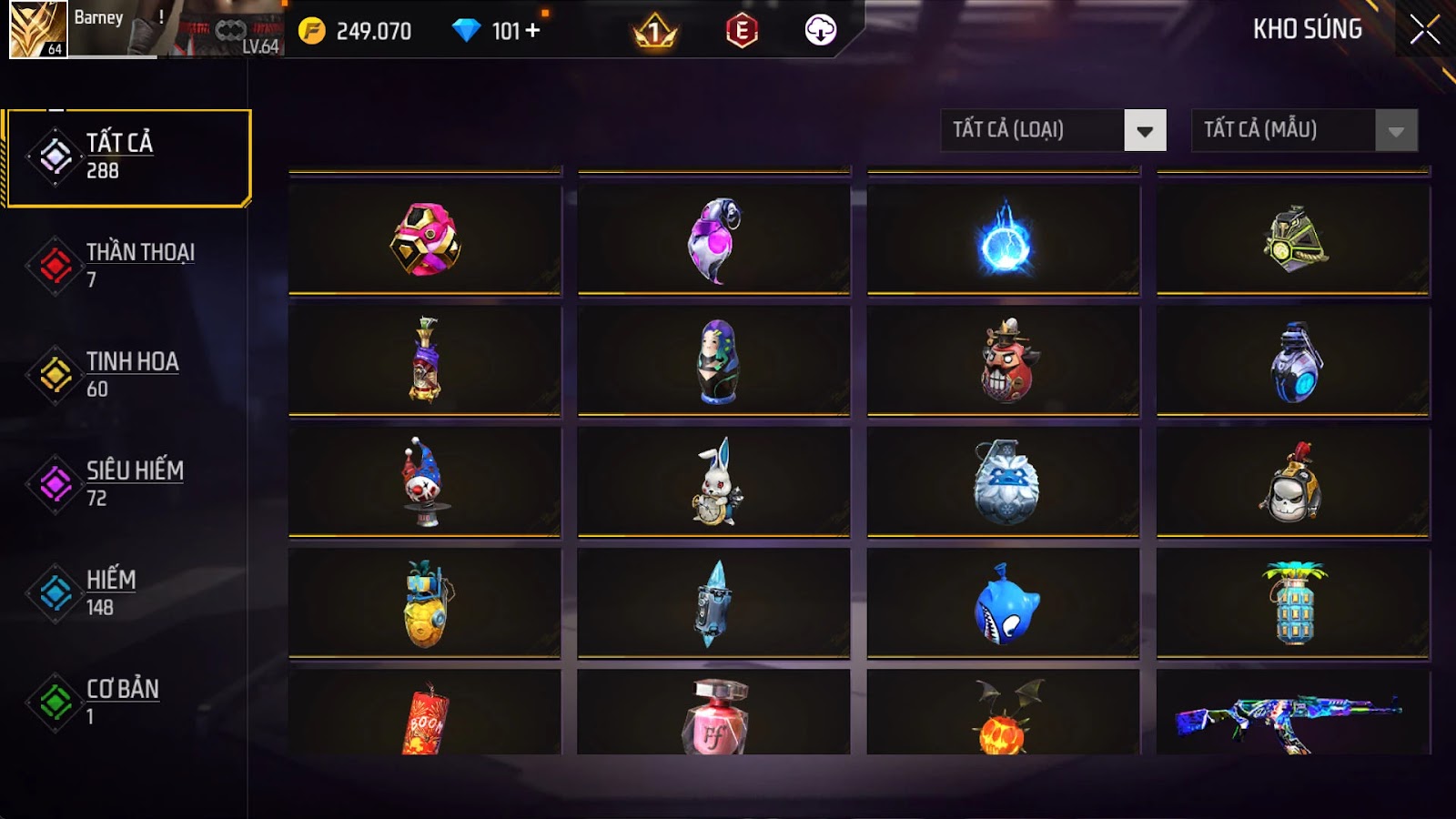Choose the Cơ Bản category

click(127, 702)
